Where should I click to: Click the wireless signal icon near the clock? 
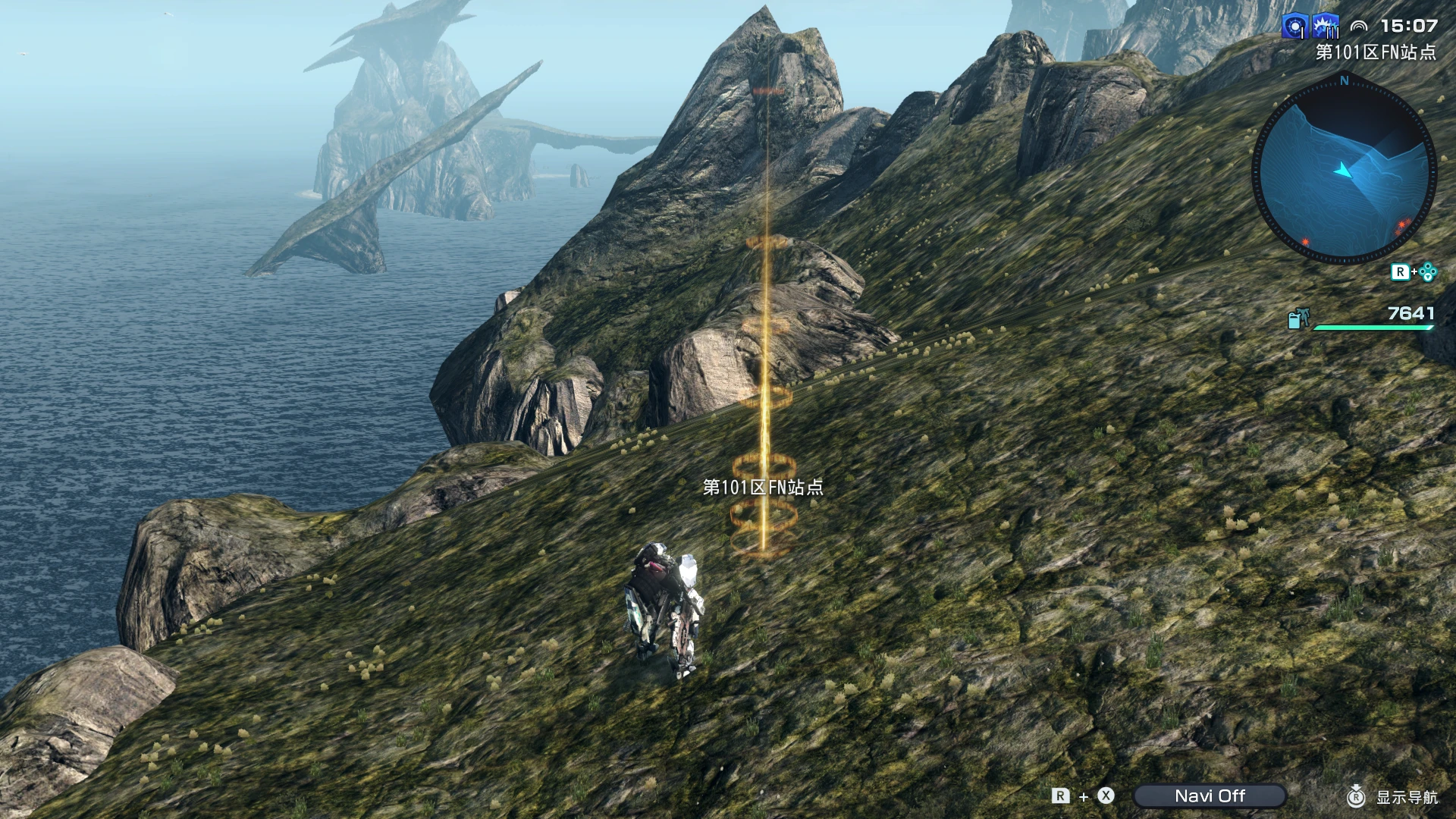tap(1358, 26)
